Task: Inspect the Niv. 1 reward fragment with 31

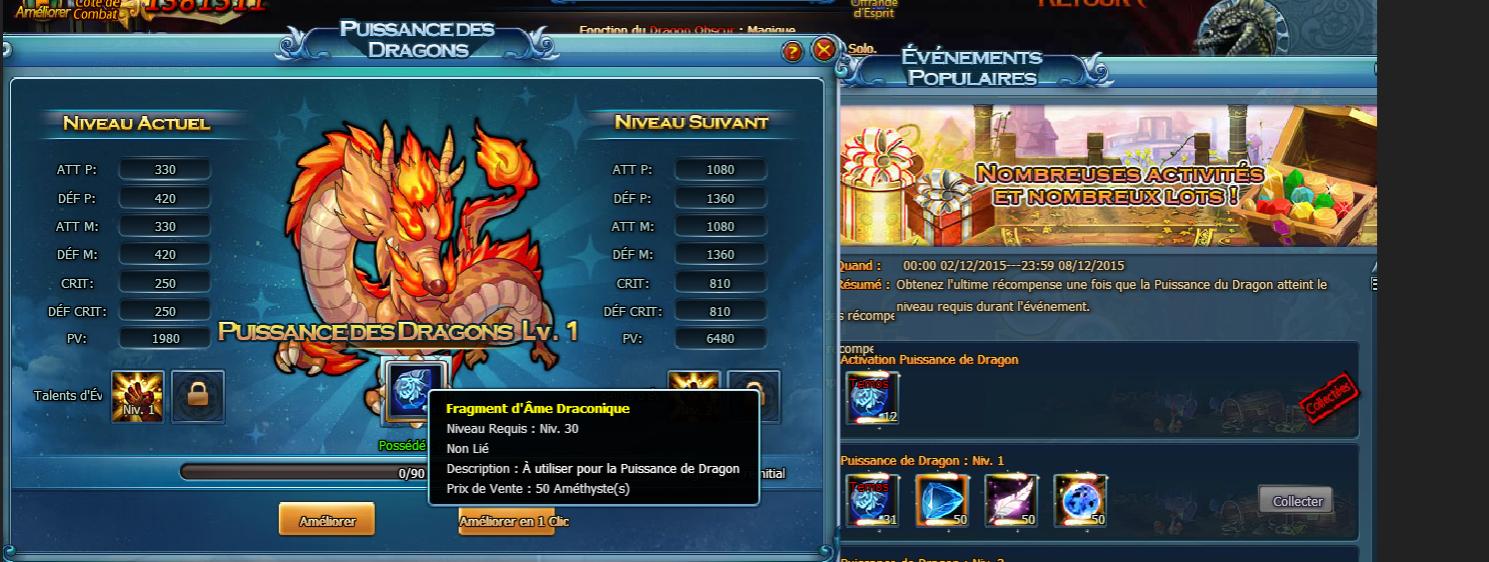Action: pos(872,500)
